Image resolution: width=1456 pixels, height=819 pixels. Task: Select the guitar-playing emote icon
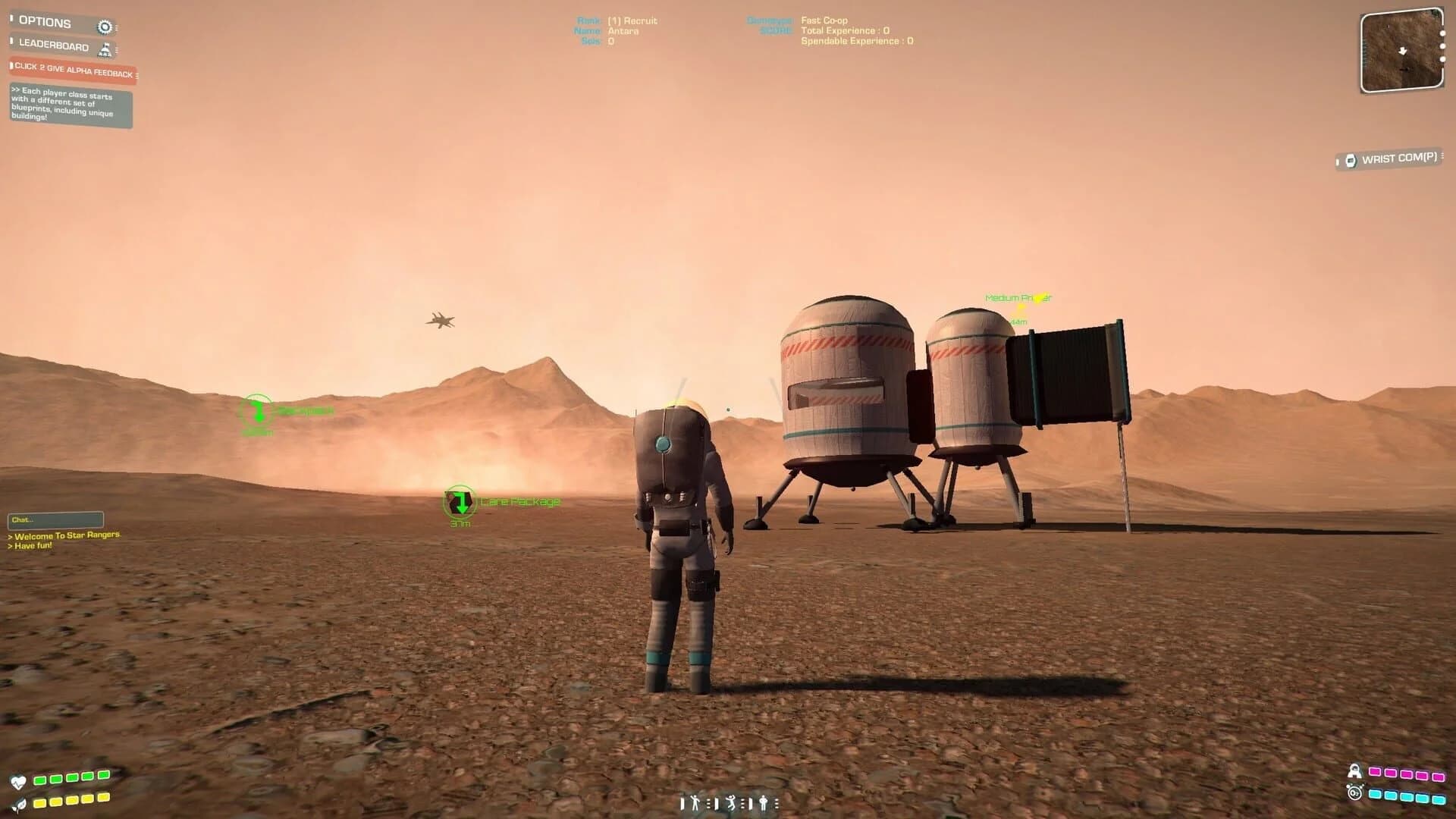(x=764, y=802)
